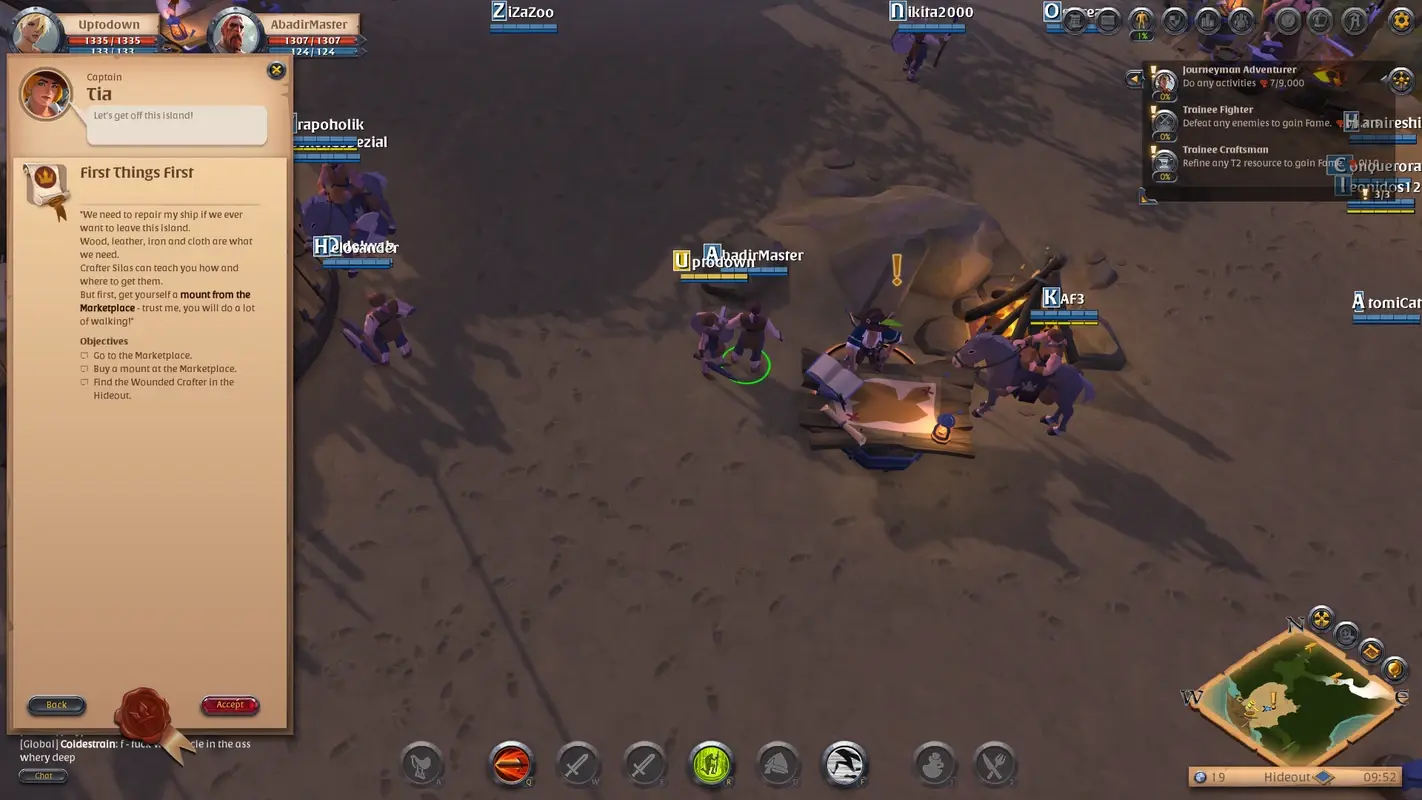
Task: Activate the glowing green R skill
Action: coord(710,765)
